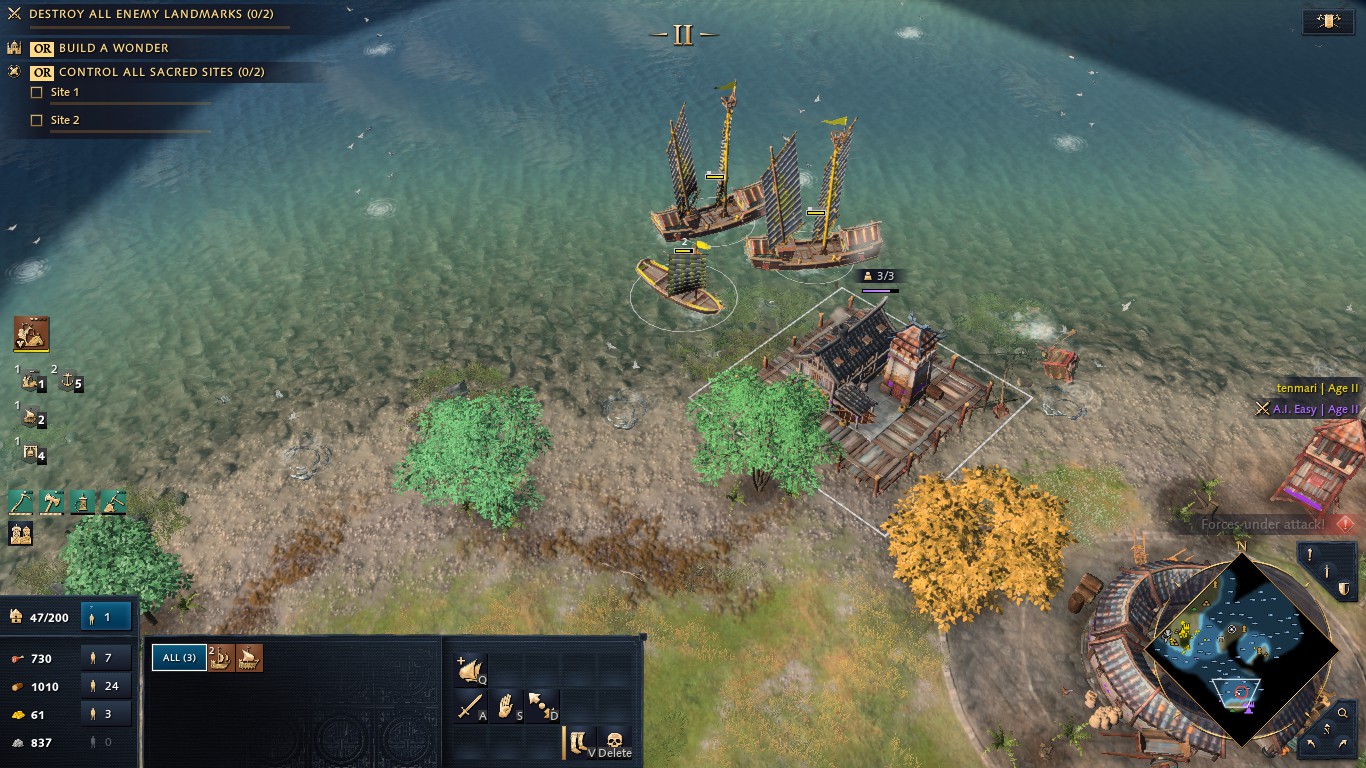Open the menu button in the top-right corner
Image resolution: width=1366 pixels, height=768 pixels.
(x=1328, y=21)
